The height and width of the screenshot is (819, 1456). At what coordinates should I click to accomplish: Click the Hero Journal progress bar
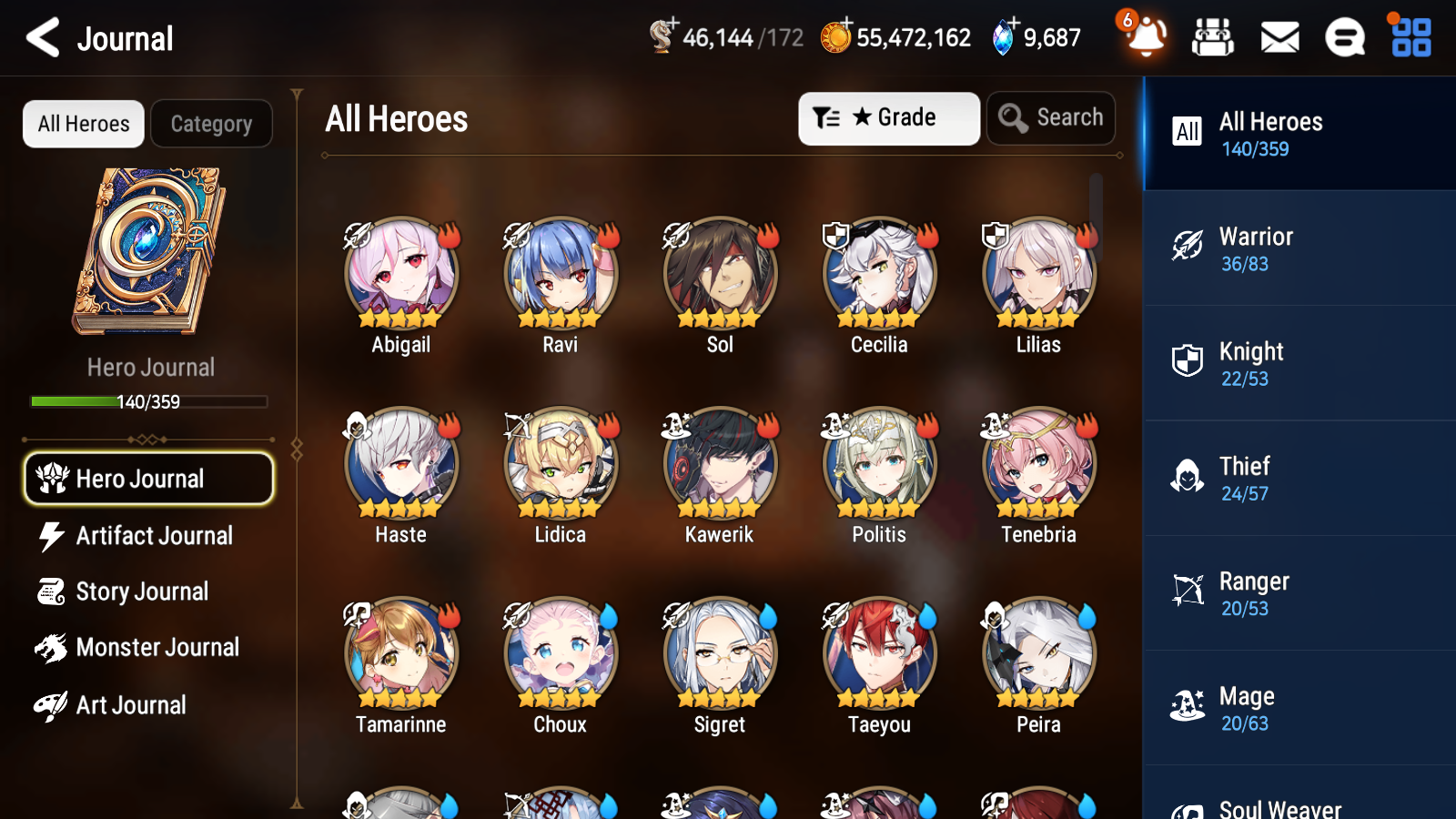(x=148, y=400)
